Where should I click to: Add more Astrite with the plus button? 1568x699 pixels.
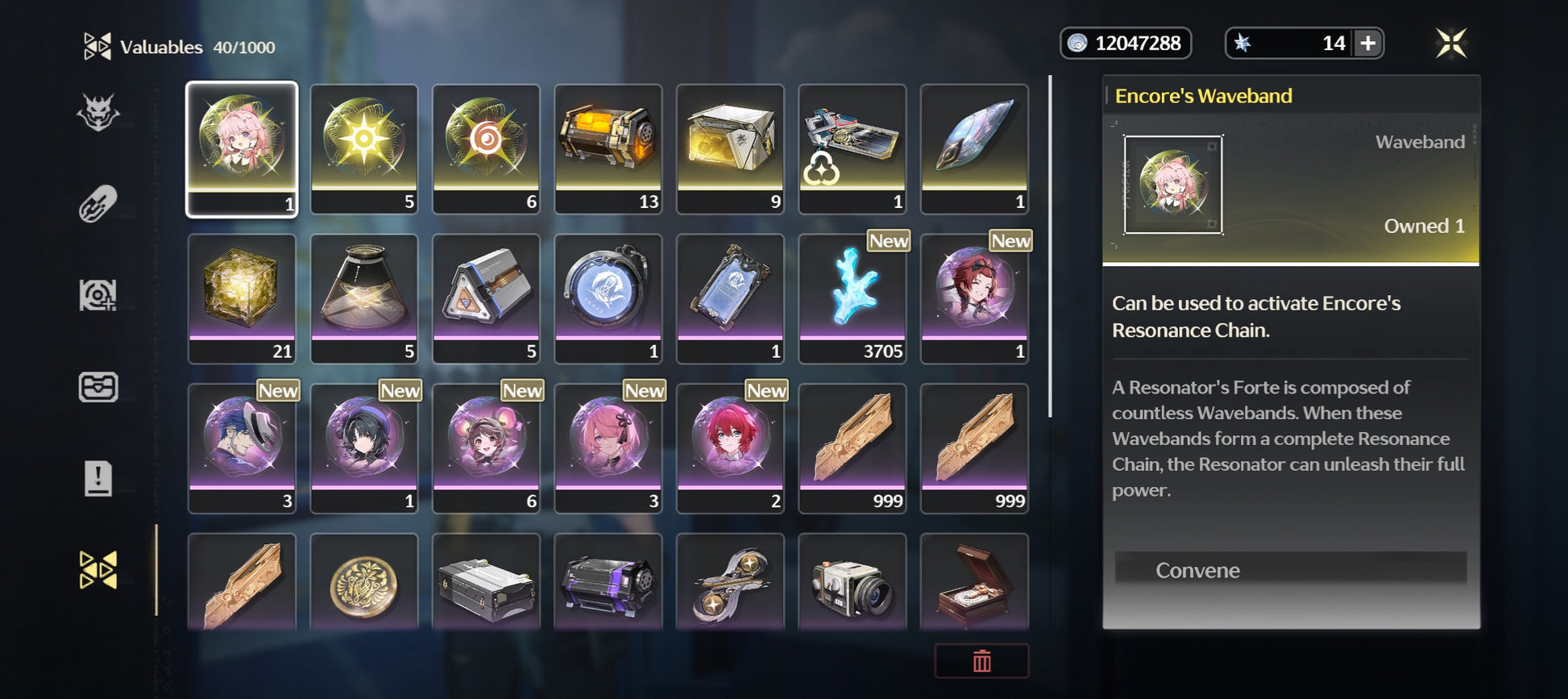1367,44
